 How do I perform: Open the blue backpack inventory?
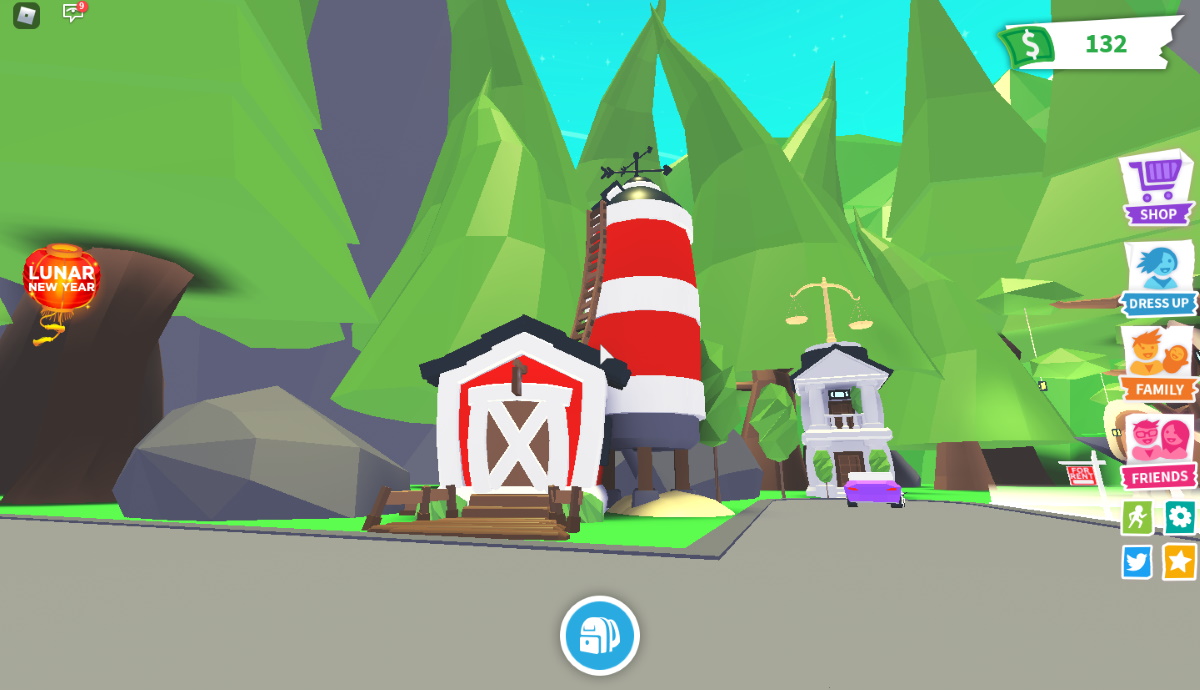(599, 635)
